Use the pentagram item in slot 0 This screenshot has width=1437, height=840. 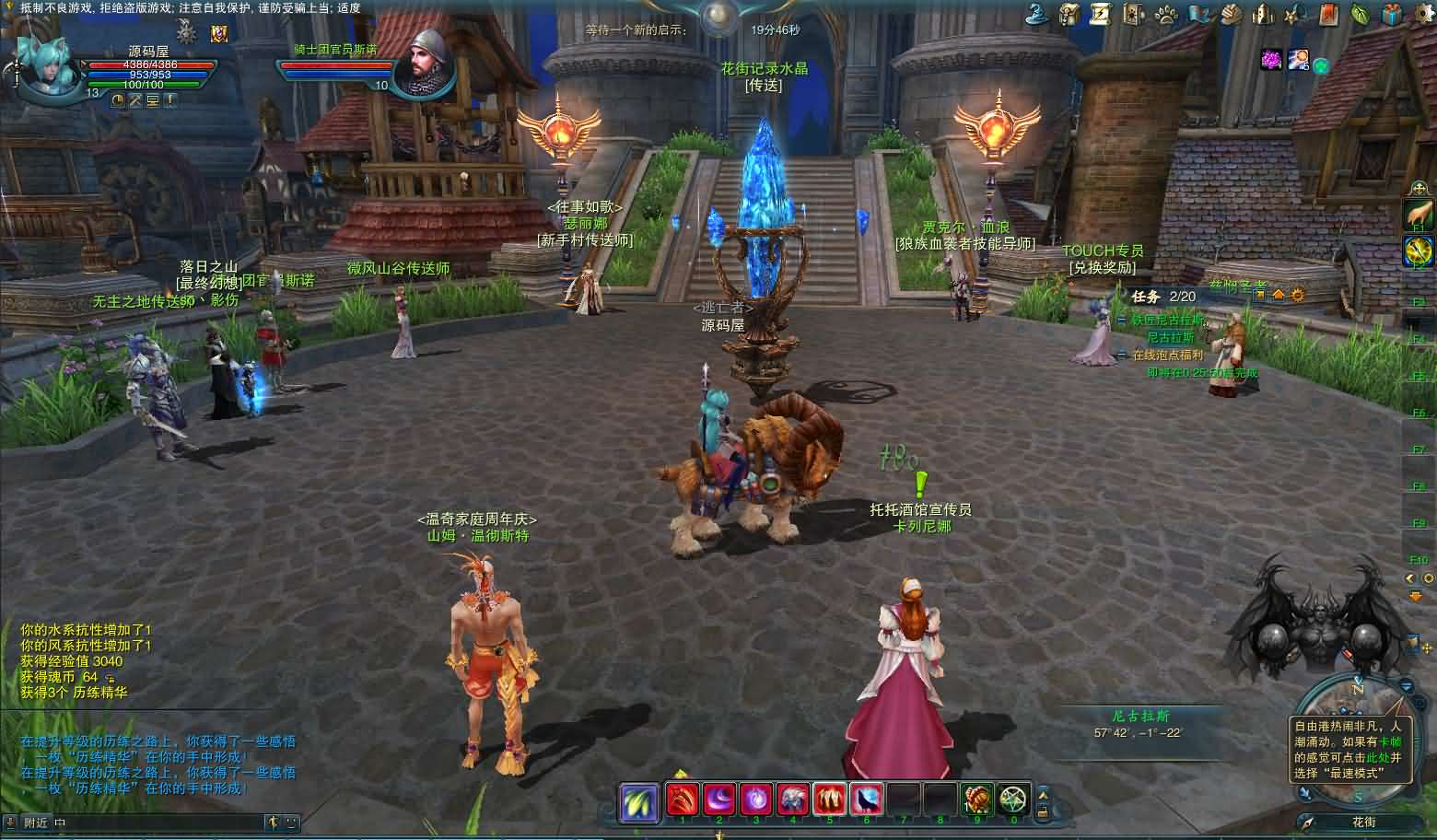pyautogui.click(x=1013, y=799)
